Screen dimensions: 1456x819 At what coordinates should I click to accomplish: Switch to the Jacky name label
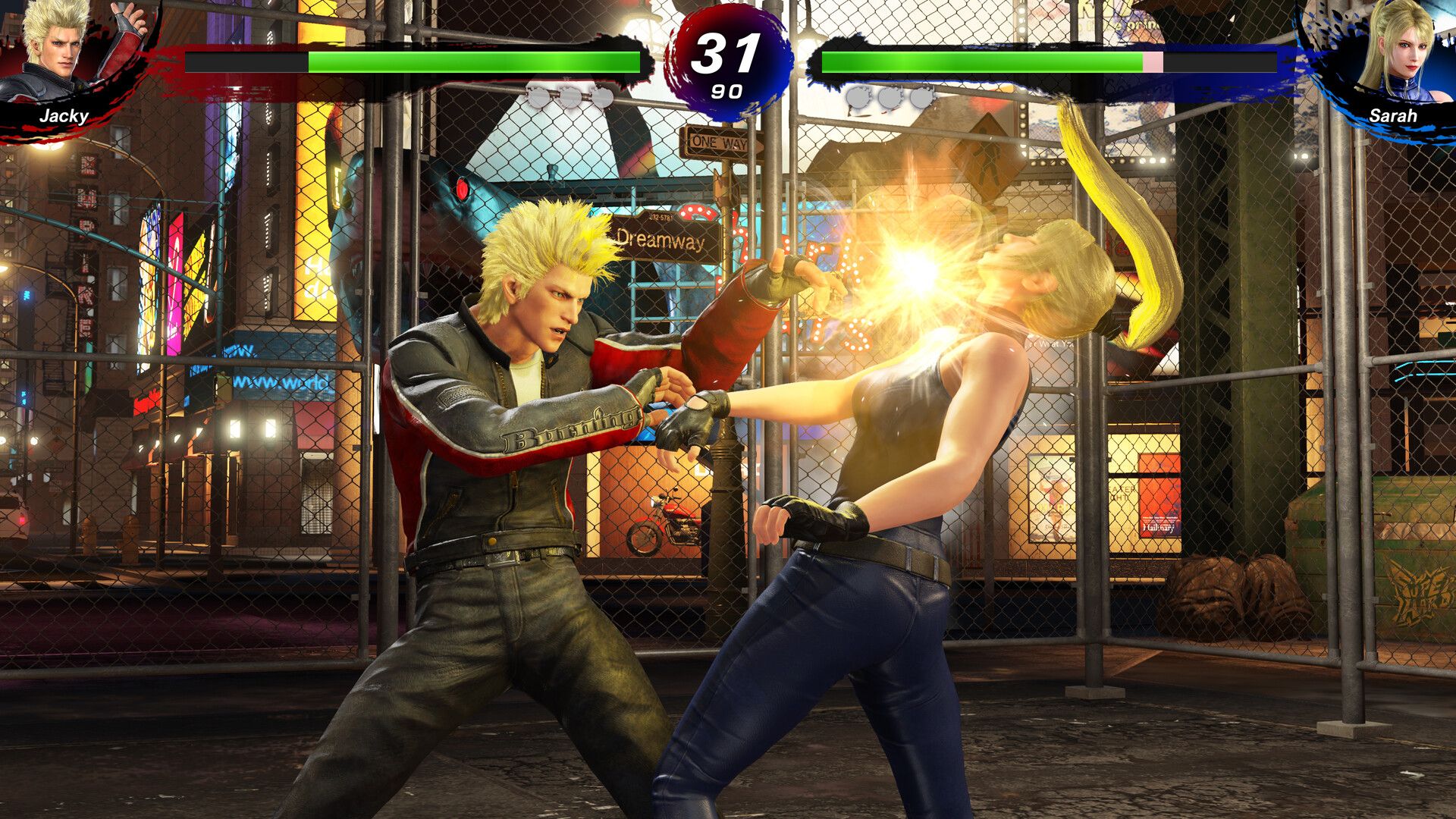tap(66, 115)
